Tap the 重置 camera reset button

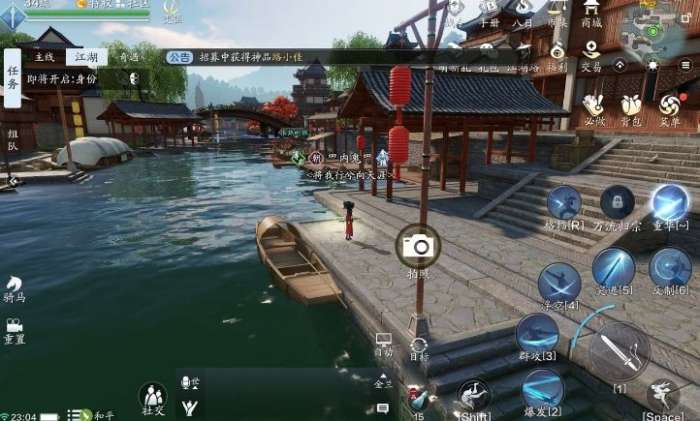(14, 330)
